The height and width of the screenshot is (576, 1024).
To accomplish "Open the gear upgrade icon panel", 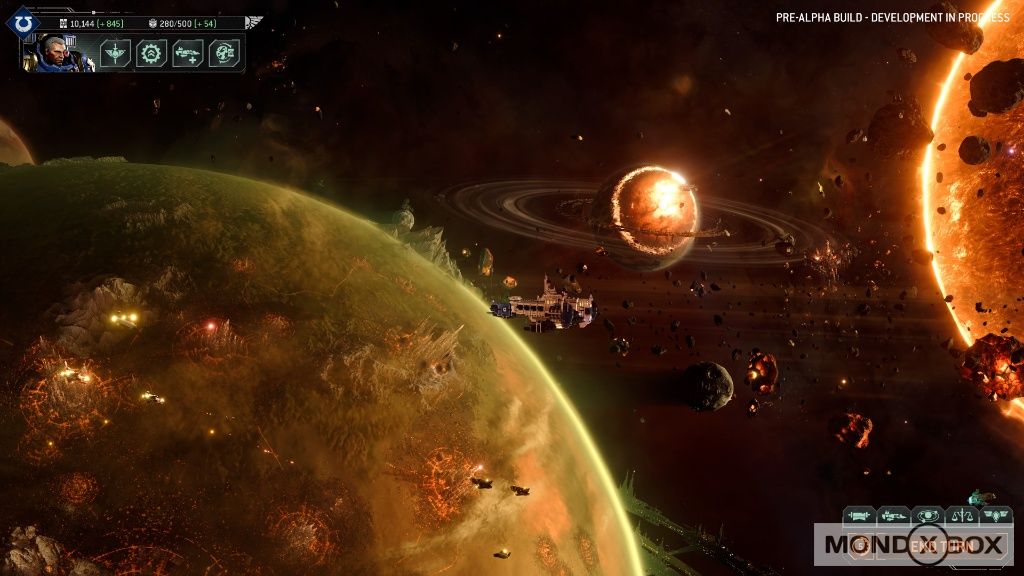I will pos(151,53).
